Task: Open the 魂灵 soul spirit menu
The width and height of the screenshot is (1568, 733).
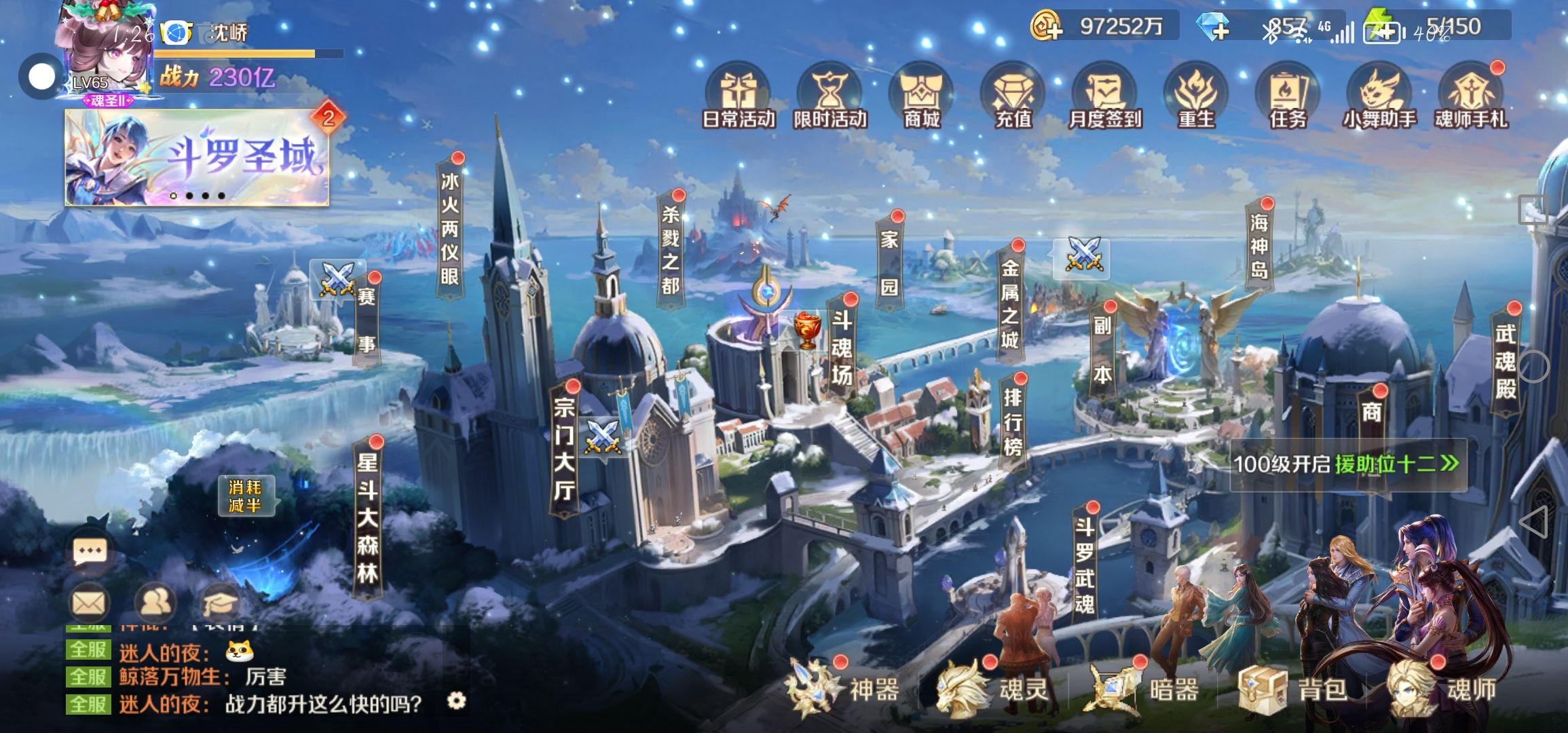Action: [x=994, y=690]
